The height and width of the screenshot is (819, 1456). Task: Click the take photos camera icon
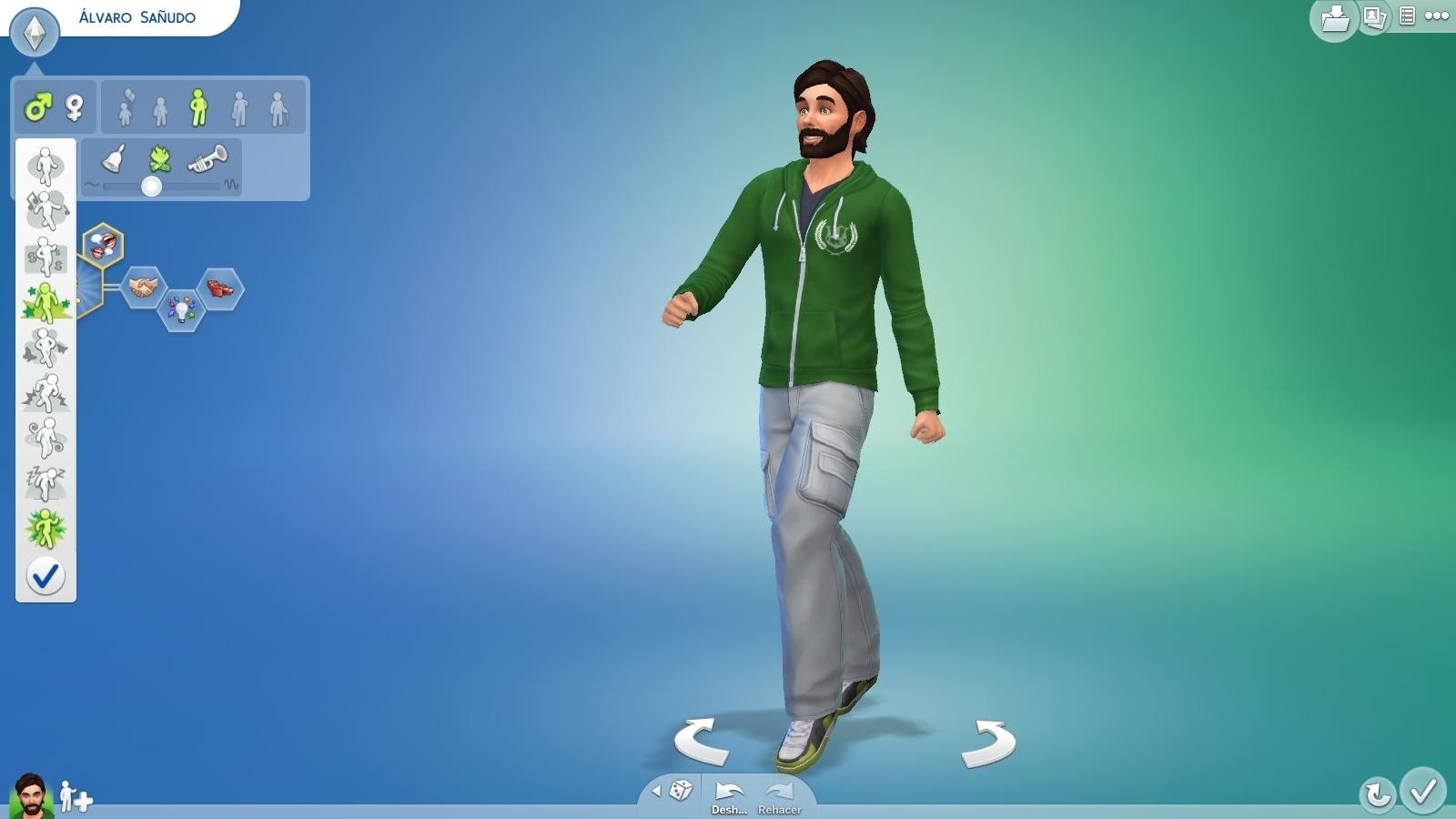click(1374, 18)
